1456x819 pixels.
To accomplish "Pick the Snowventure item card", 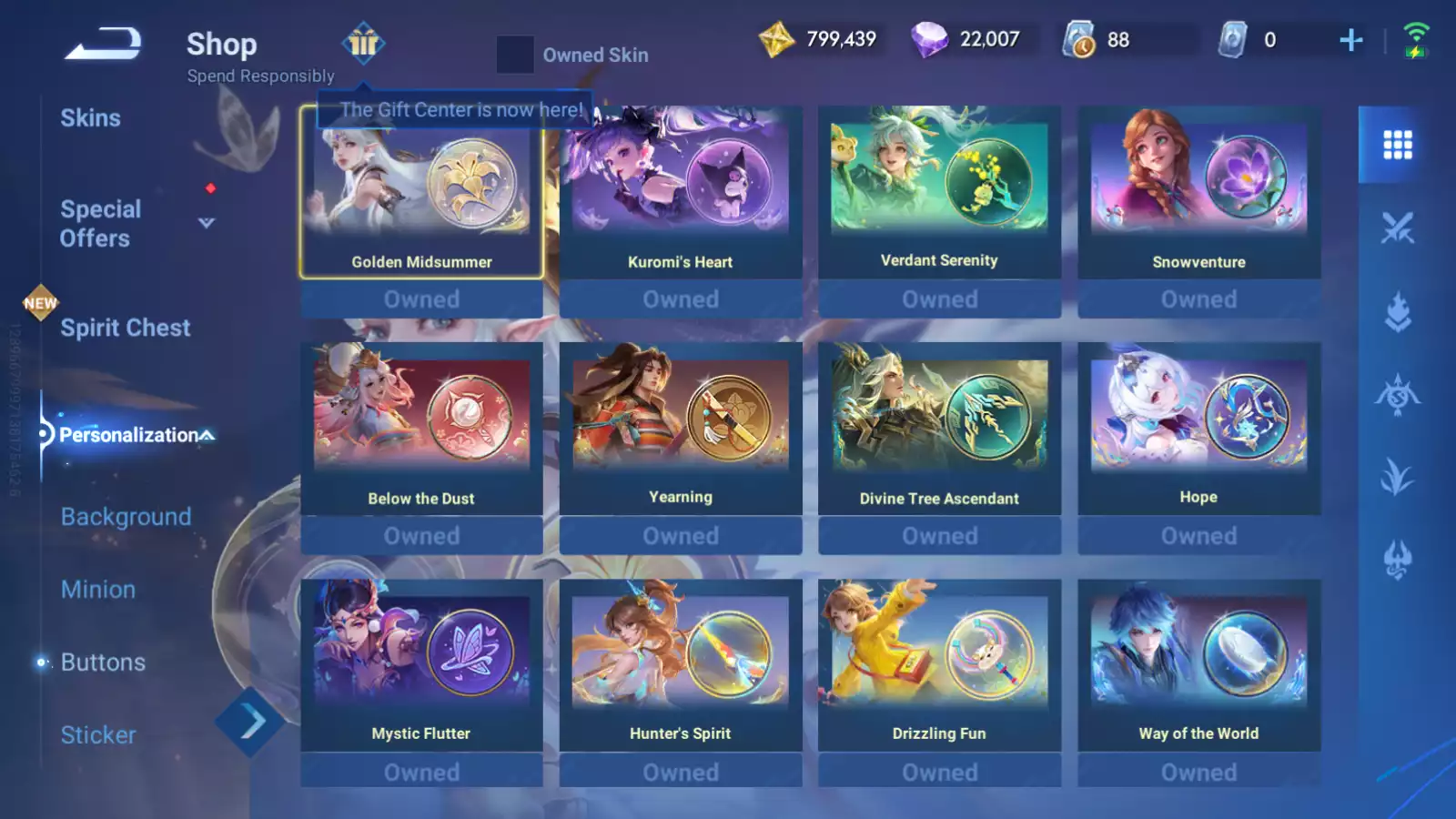I will click(x=1198, y=193).
